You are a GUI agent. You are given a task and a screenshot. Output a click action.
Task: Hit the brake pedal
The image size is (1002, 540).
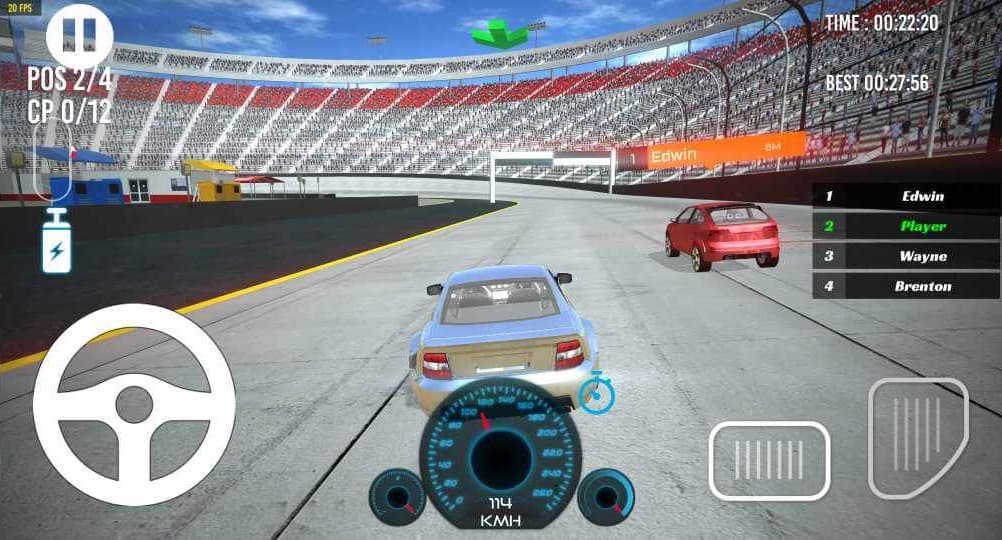769,460
